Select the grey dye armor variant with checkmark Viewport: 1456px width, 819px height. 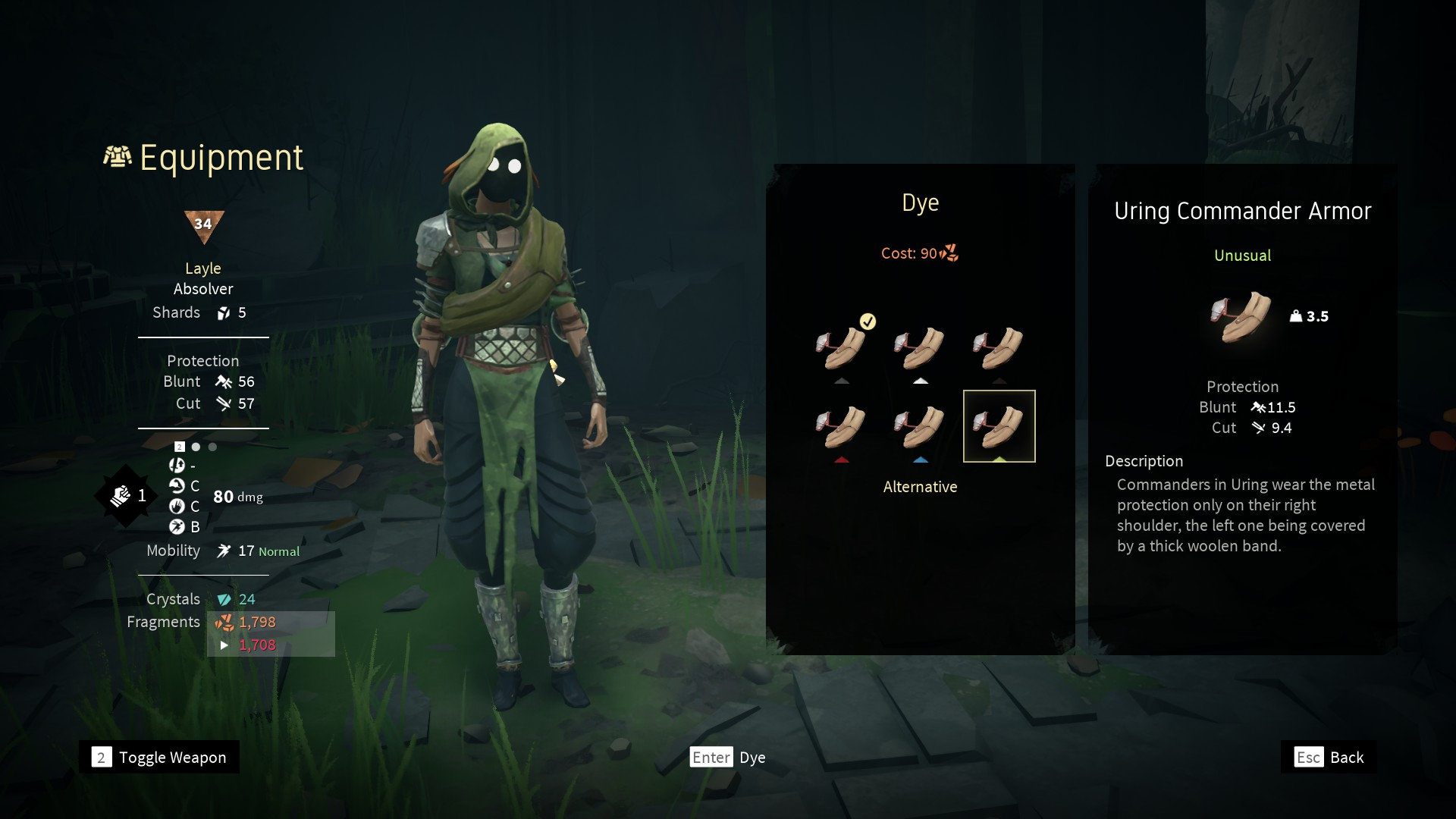(842, 348)
